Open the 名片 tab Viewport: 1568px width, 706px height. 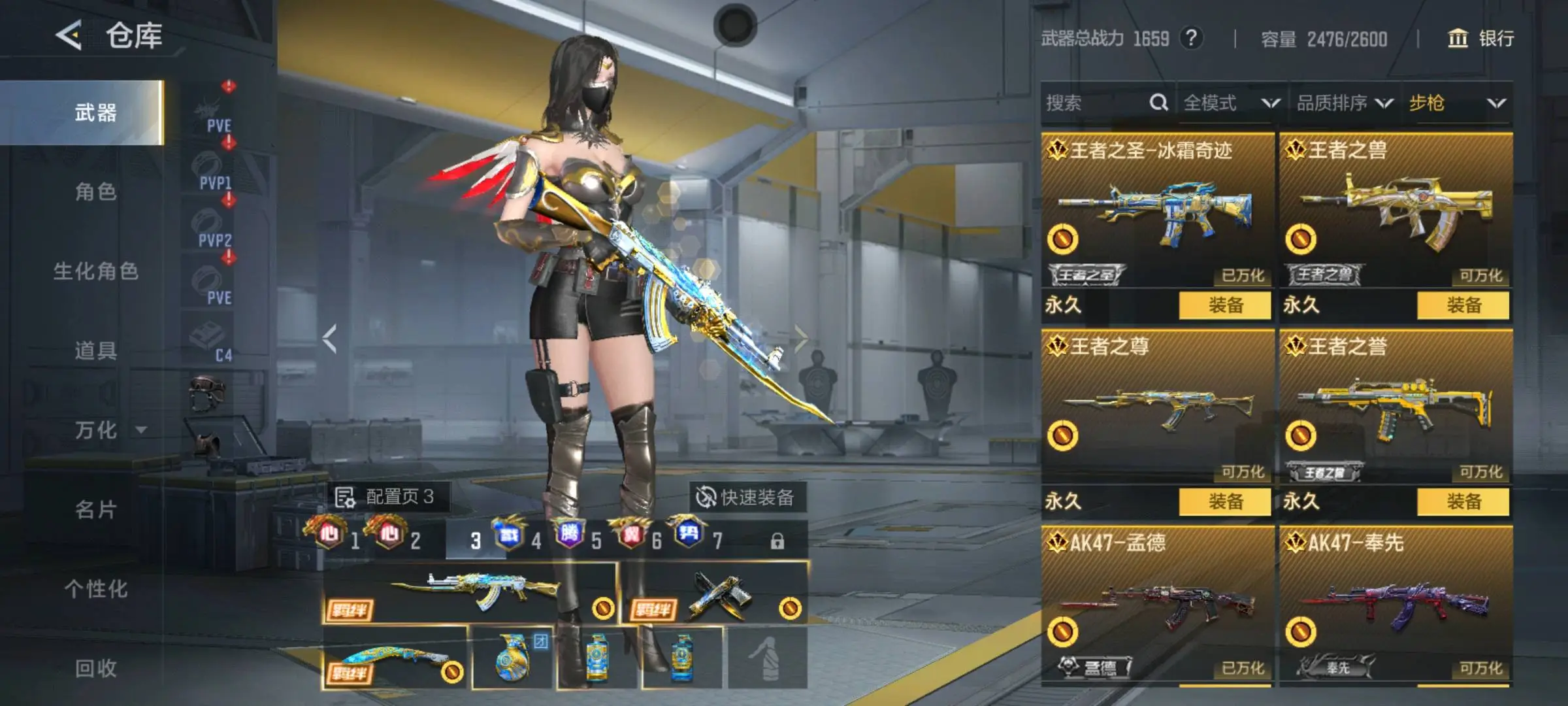click(x=95, y=509)
